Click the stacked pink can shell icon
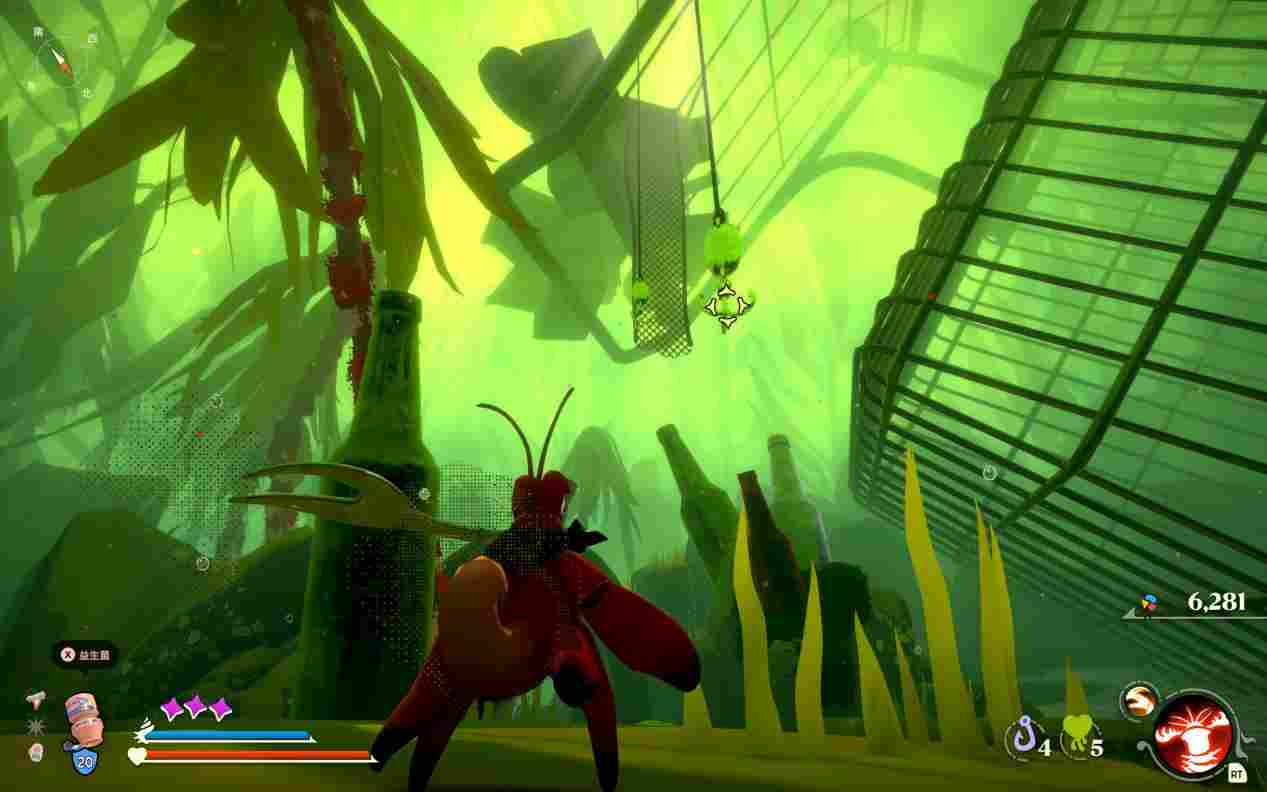 [83, 720]
